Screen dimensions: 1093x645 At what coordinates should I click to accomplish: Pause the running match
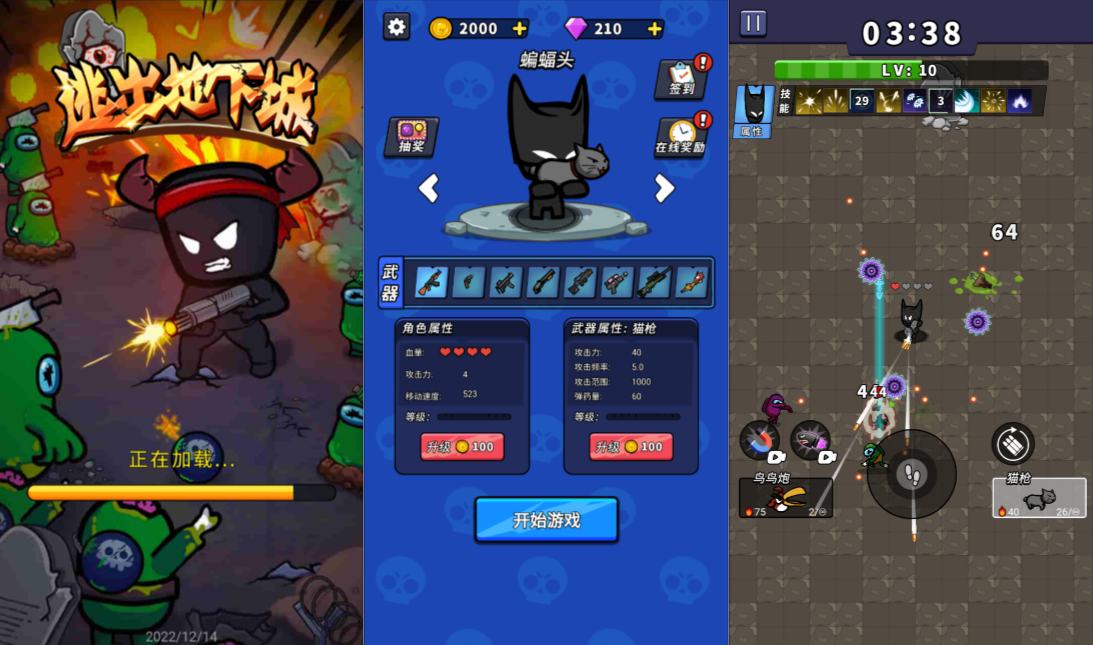753,23
